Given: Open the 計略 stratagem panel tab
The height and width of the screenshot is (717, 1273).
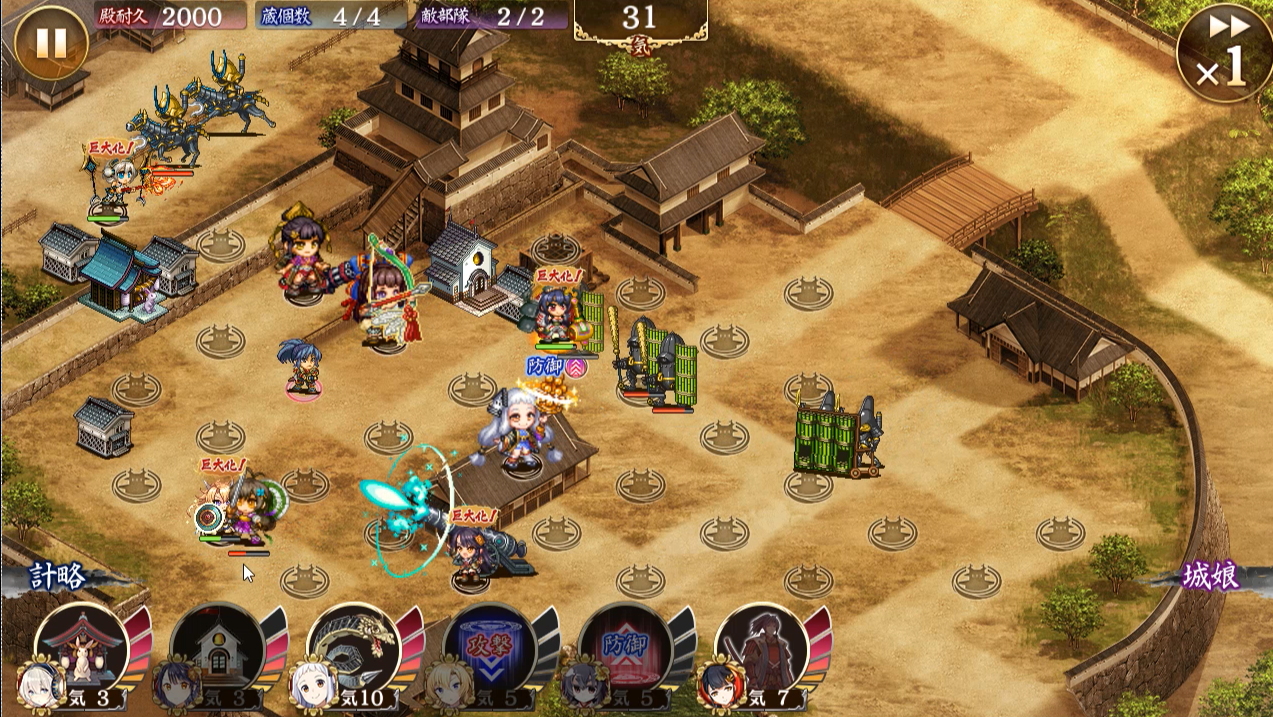Looking at the screenshot, I should pos(58,577).
